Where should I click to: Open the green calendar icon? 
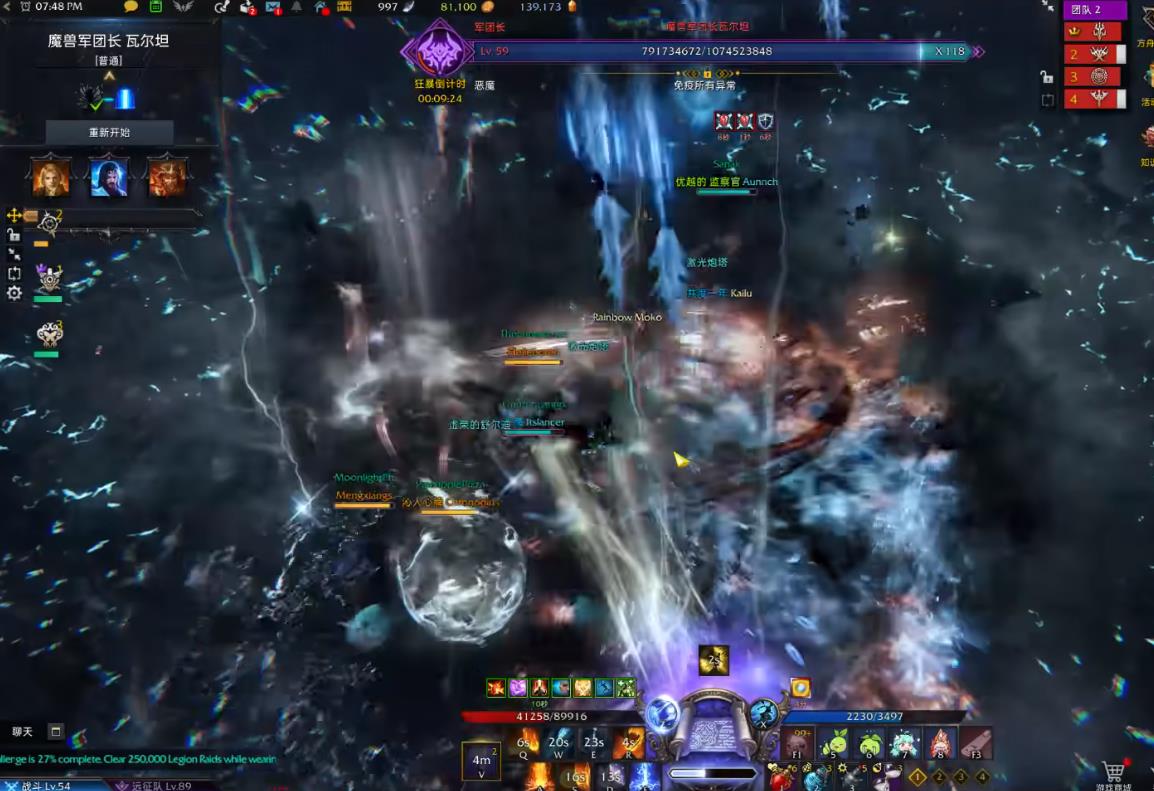coord(156,7)
